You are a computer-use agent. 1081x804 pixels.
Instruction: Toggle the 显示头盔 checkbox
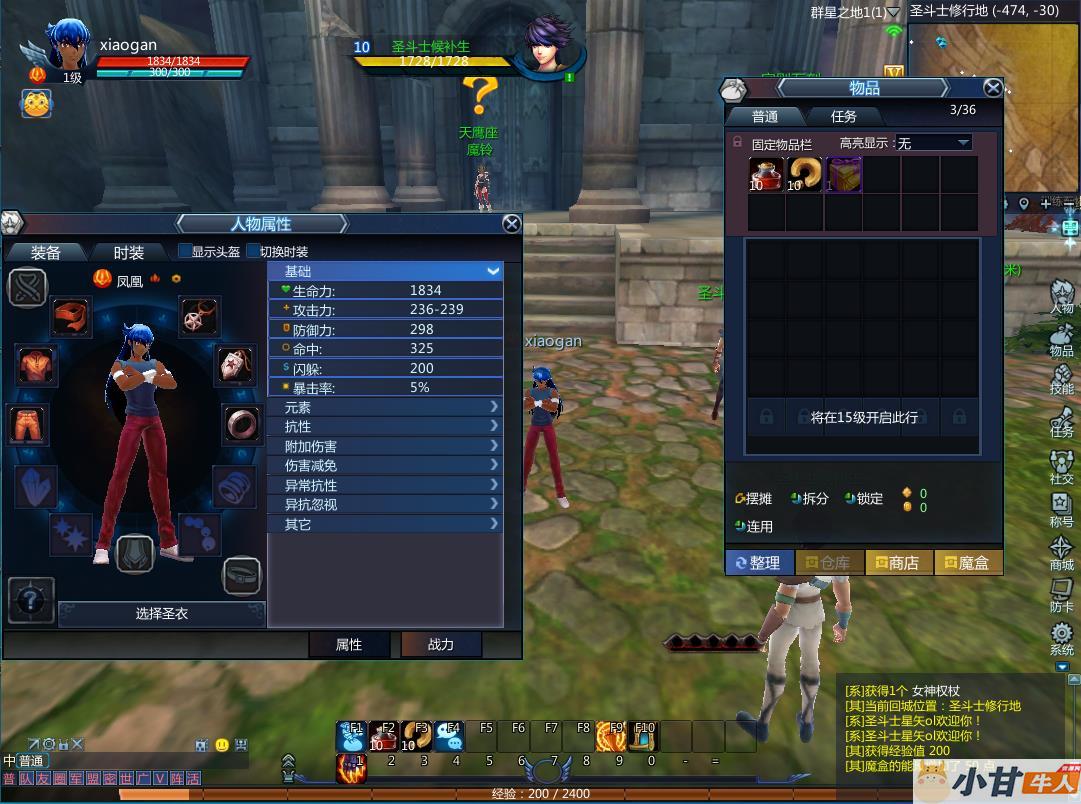point(185,251)
